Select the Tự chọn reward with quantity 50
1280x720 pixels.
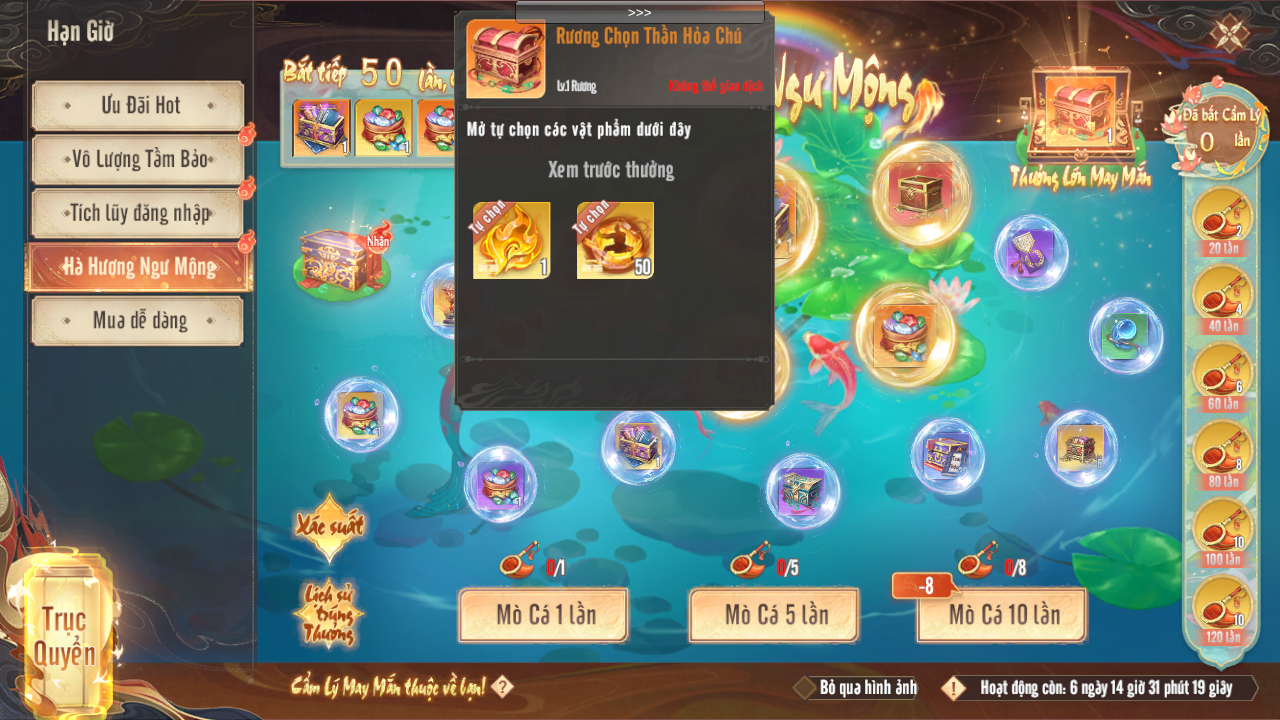615,240
